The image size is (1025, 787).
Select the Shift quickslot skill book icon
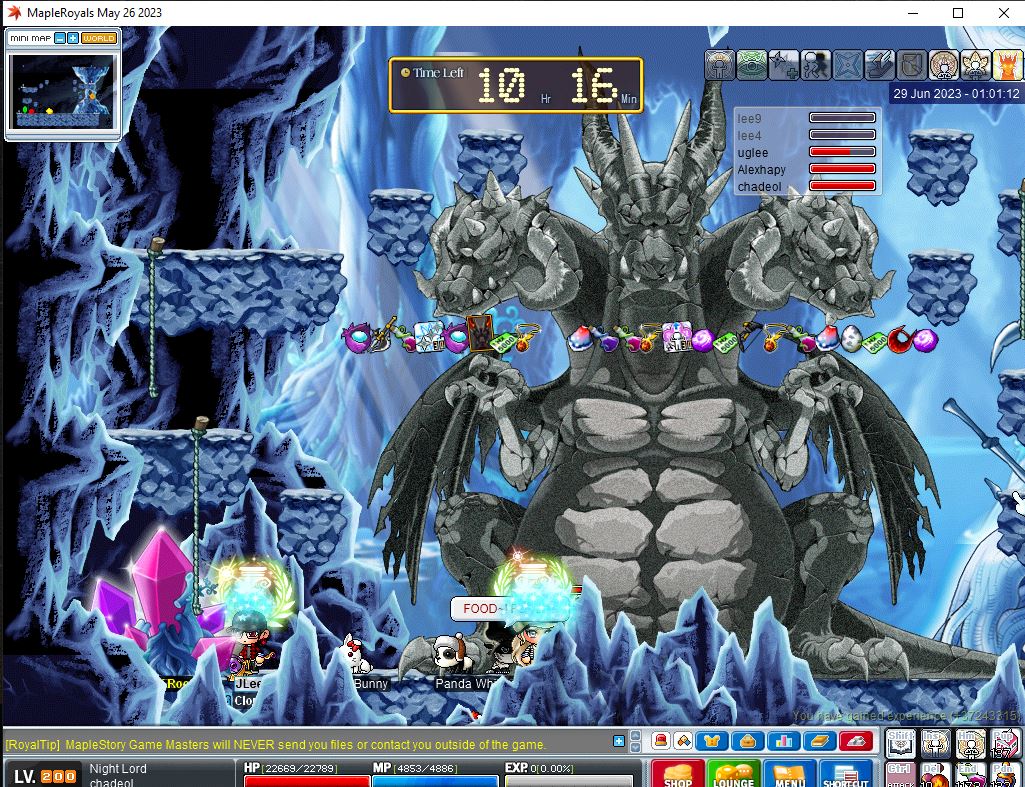[x=900, y=743]
